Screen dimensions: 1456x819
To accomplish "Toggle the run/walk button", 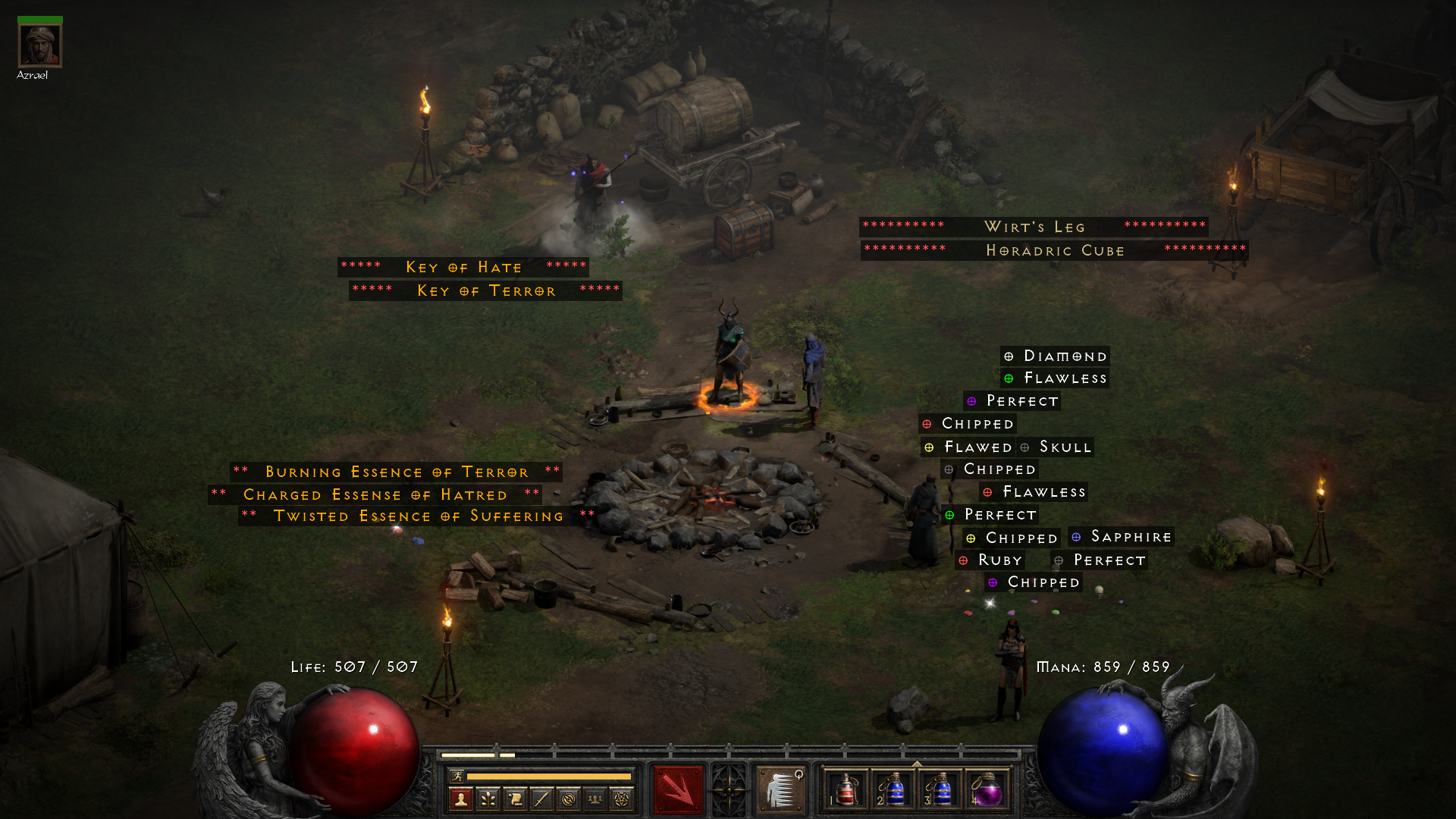I will tap(457, 776).
